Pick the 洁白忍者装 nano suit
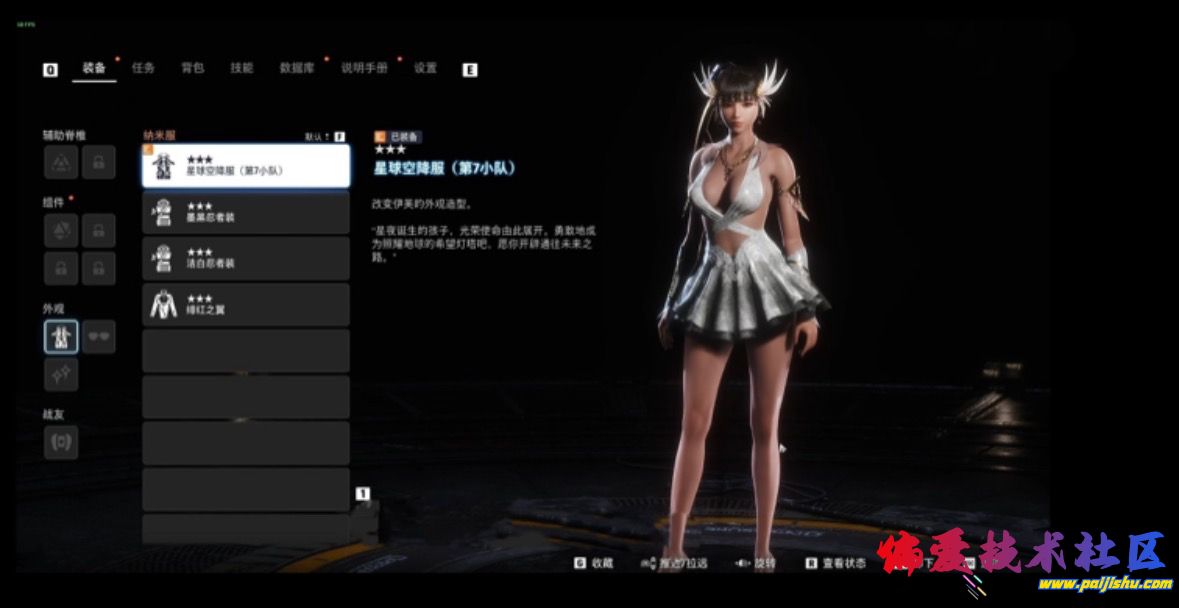Screen dimensions: 1179x608 click(246, 258)
